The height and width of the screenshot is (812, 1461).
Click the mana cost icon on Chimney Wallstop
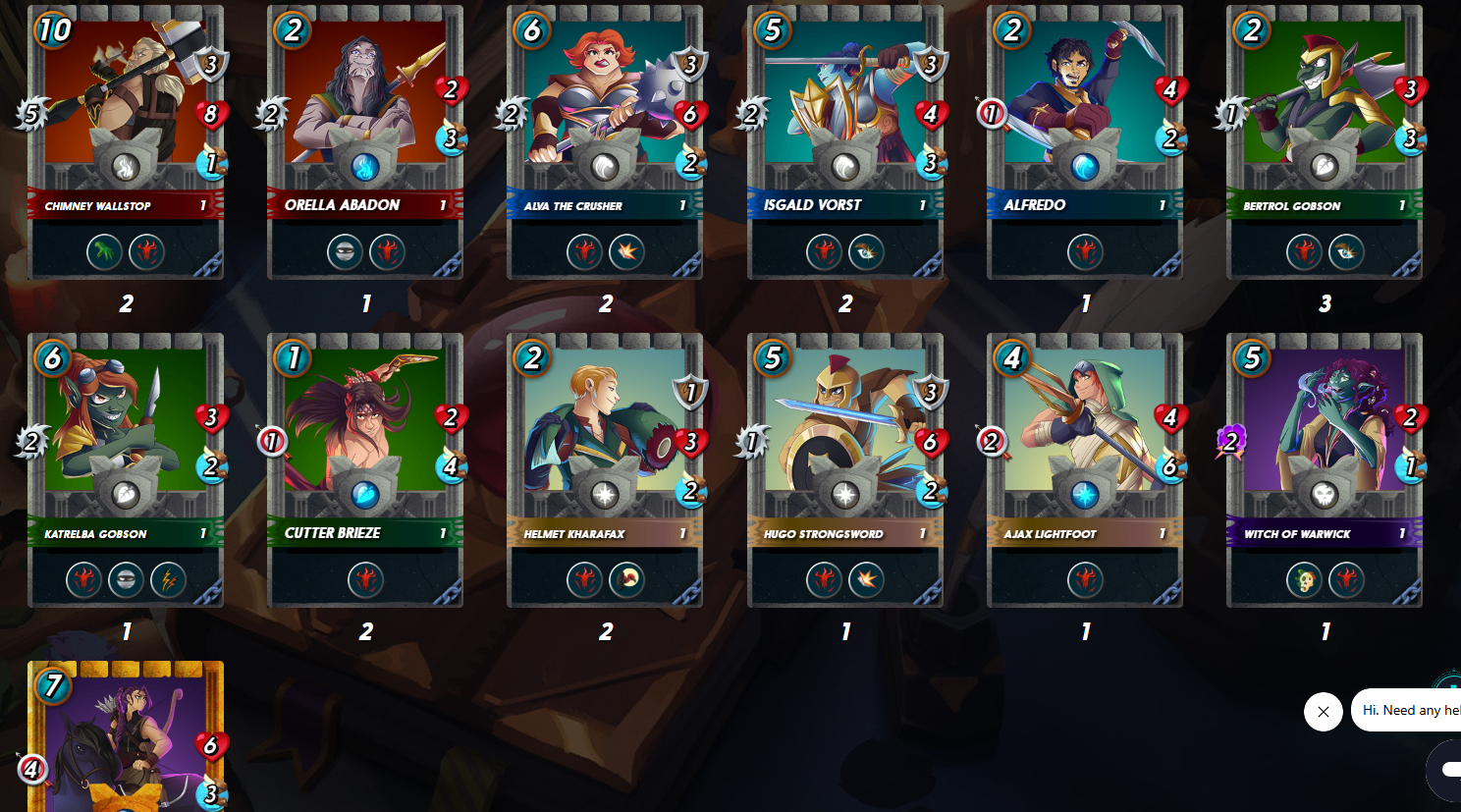point(56,31)
